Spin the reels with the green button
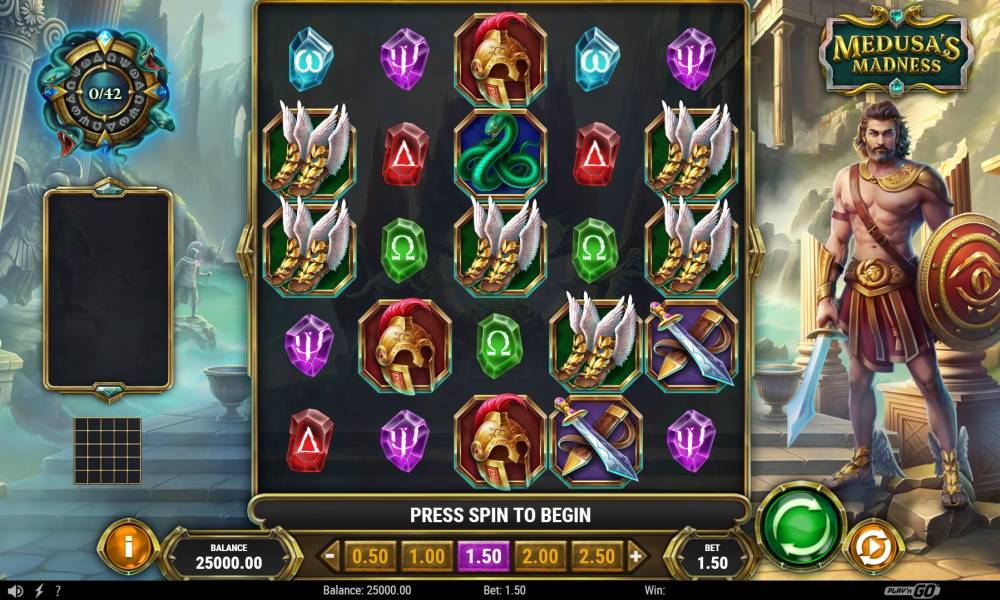 800,525
